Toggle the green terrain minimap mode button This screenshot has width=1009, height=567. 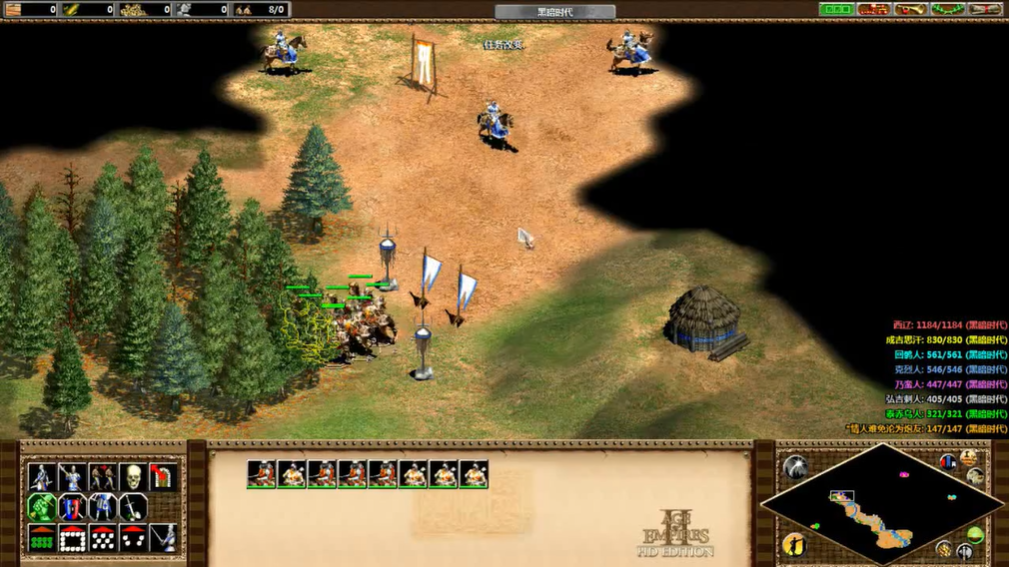975,536
